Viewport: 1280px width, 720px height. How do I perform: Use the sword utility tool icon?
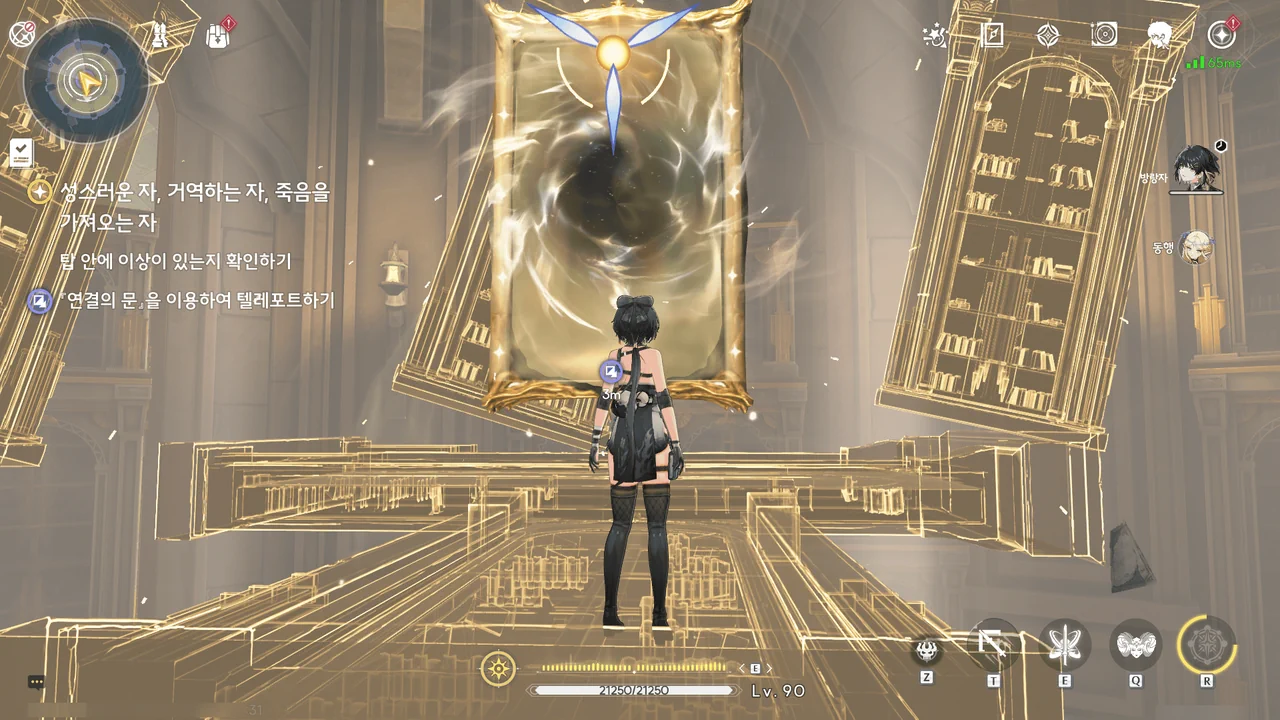pos(994,644)
